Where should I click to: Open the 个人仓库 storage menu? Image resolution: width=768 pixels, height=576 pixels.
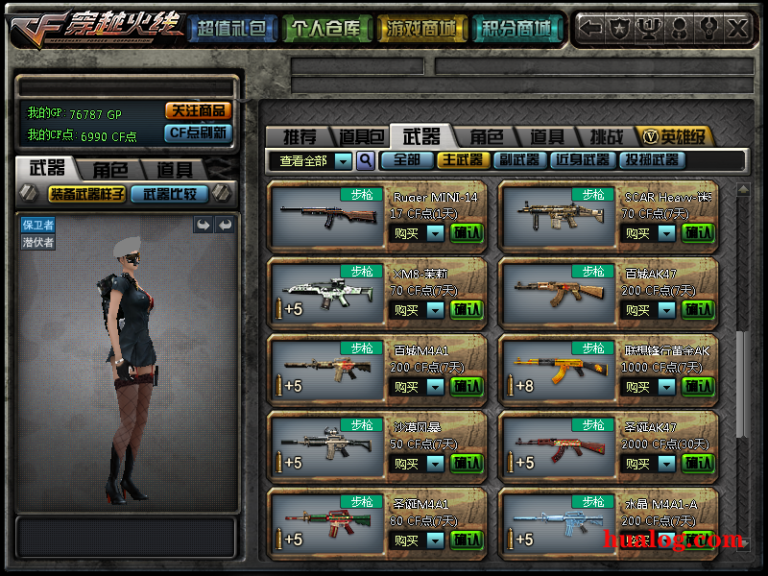325,28
